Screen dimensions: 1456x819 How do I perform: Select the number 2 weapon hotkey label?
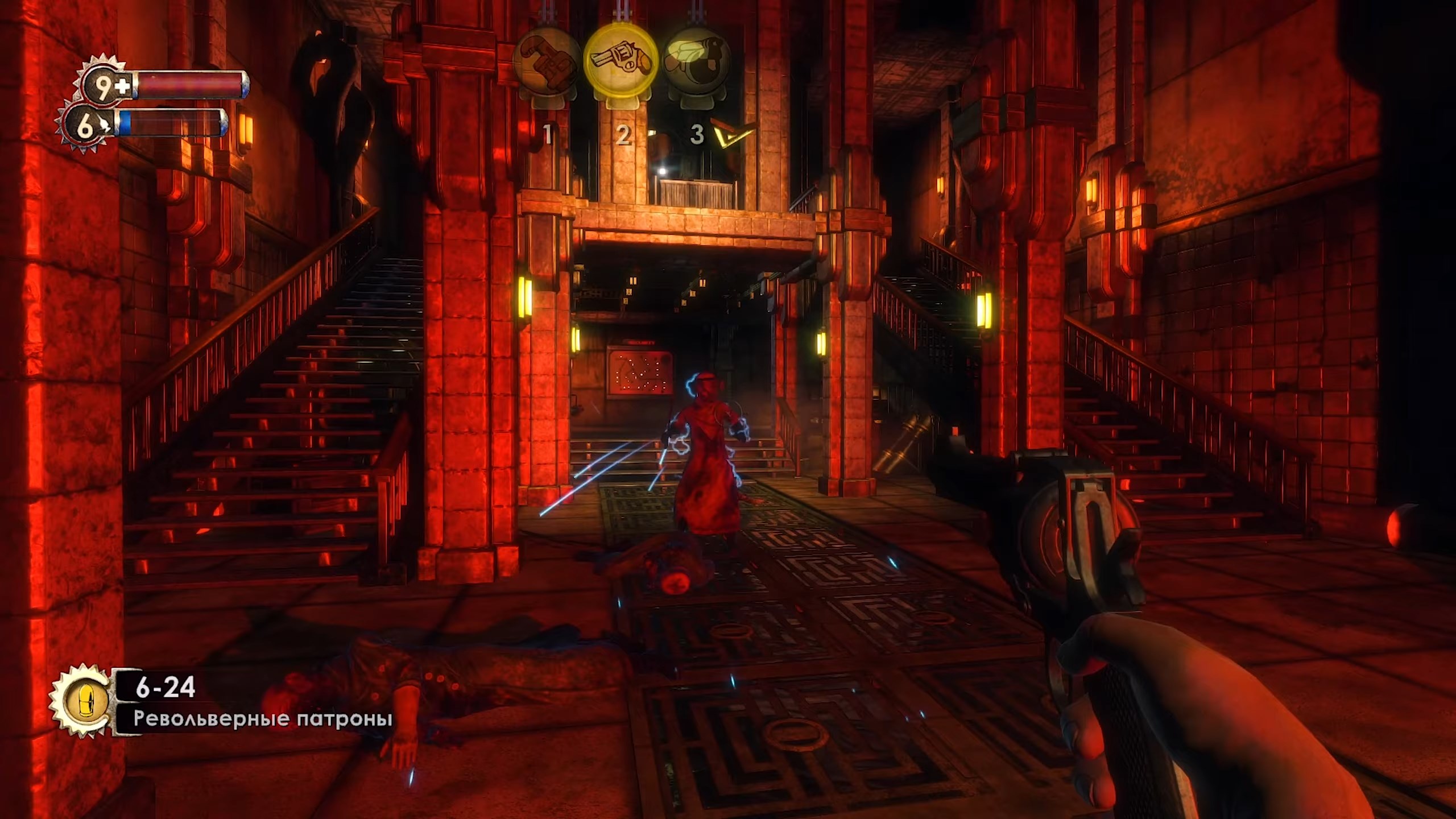click(x=624, y=134)
